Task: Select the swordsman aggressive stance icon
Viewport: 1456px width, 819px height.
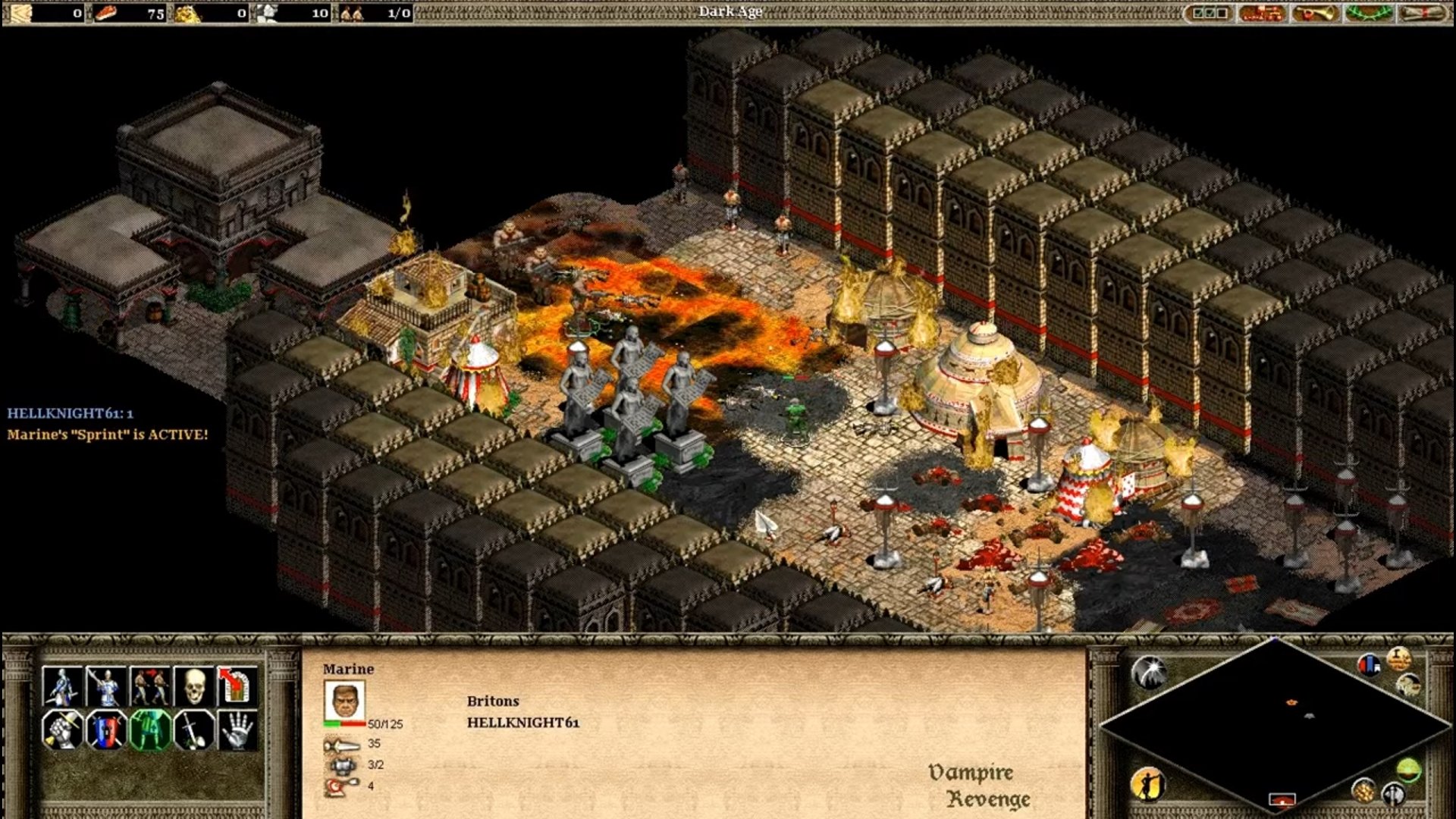Action: coord(62,686)
